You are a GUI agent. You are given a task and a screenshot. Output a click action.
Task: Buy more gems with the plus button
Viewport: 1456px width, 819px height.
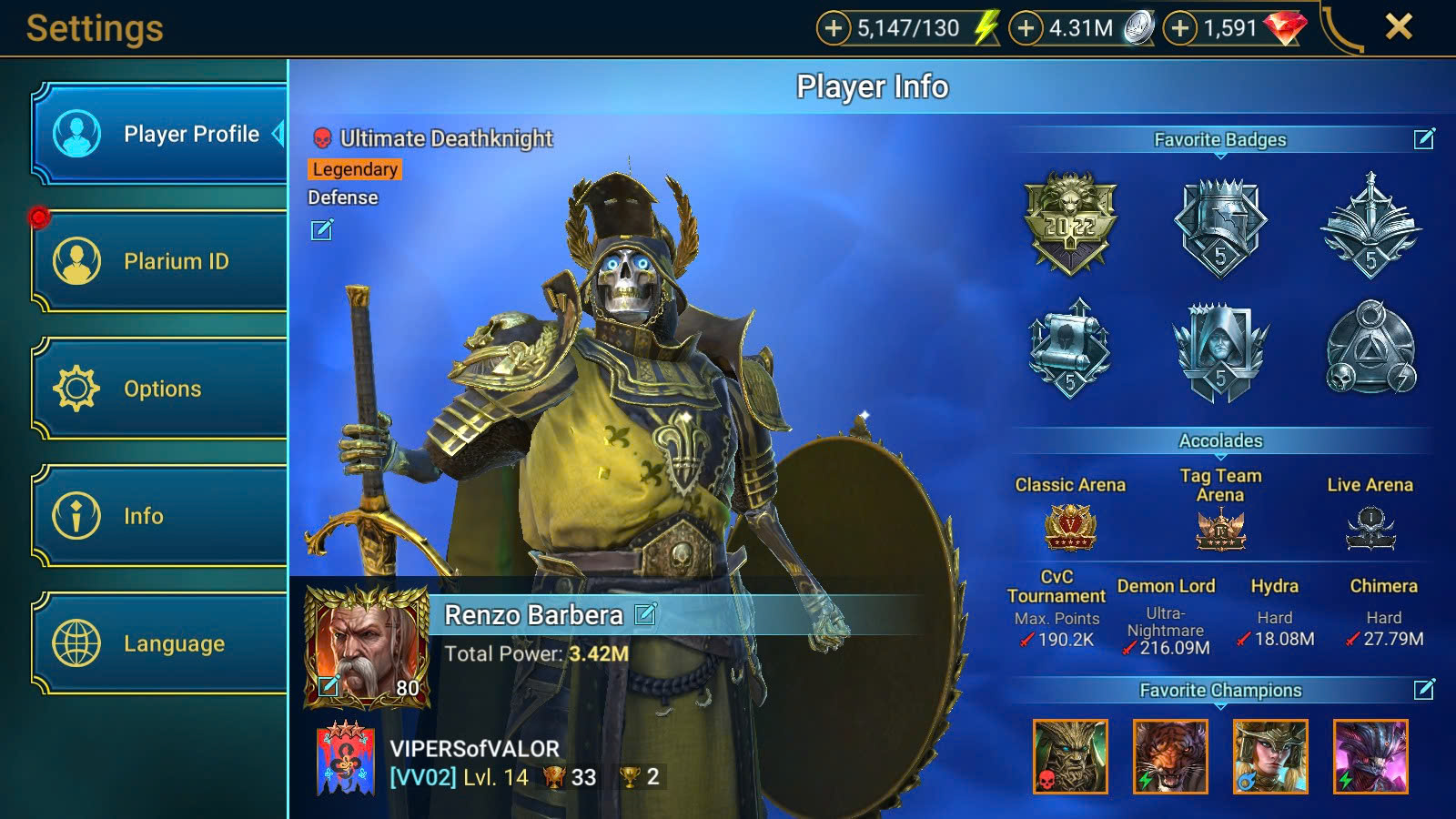coord(1180,28)
